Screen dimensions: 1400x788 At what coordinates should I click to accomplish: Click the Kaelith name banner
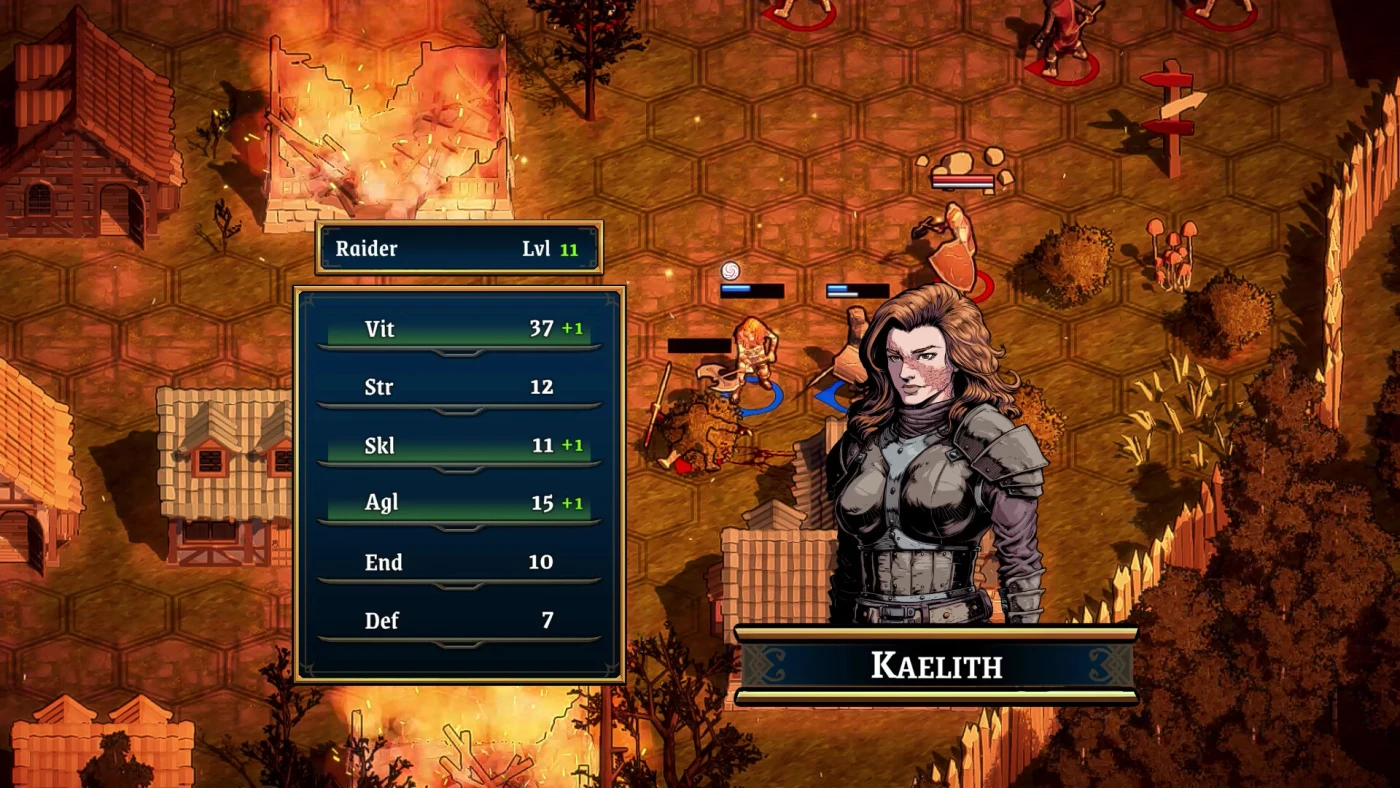pos(936,665)
